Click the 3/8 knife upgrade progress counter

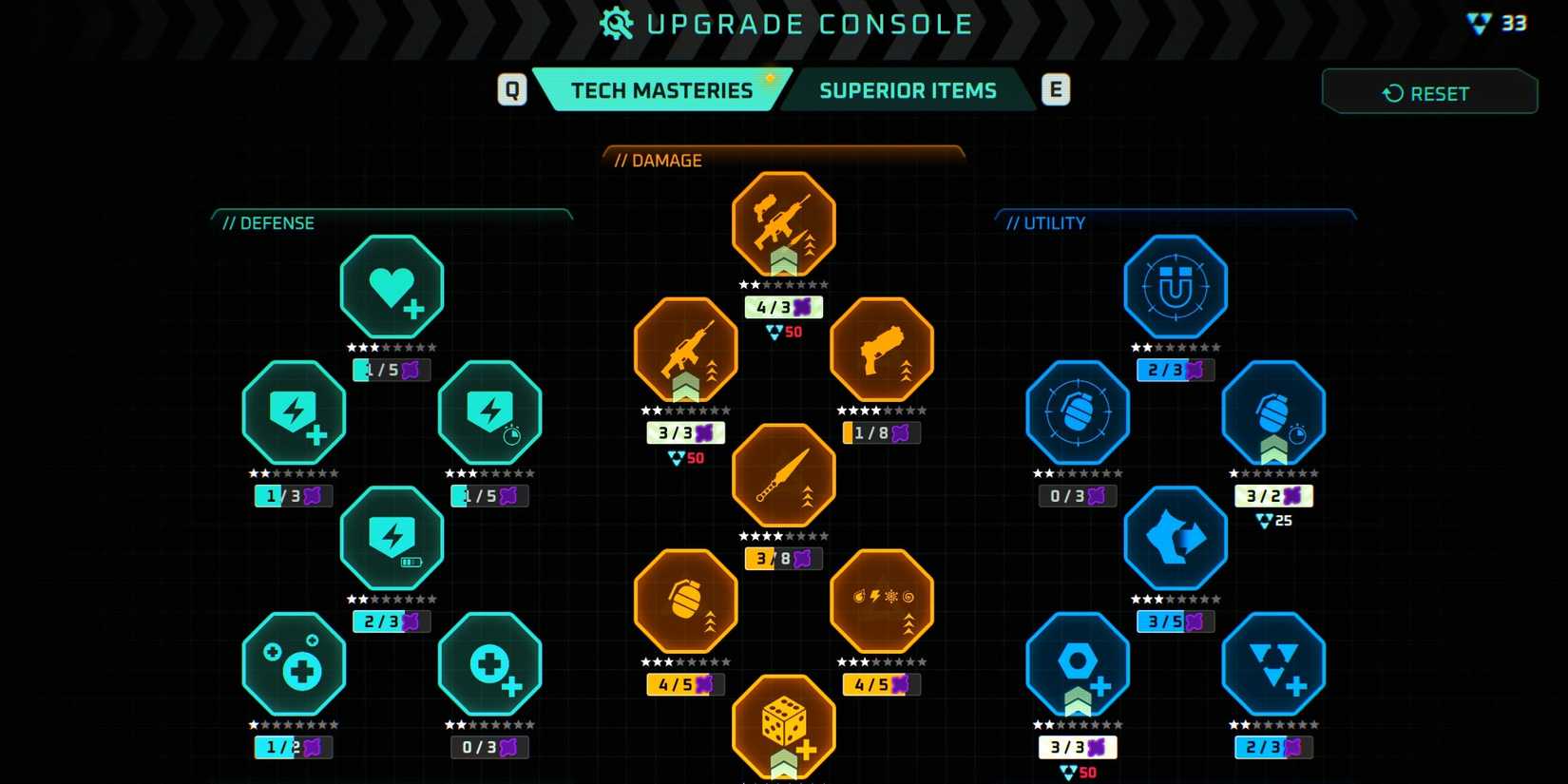[x=783, y=559]
